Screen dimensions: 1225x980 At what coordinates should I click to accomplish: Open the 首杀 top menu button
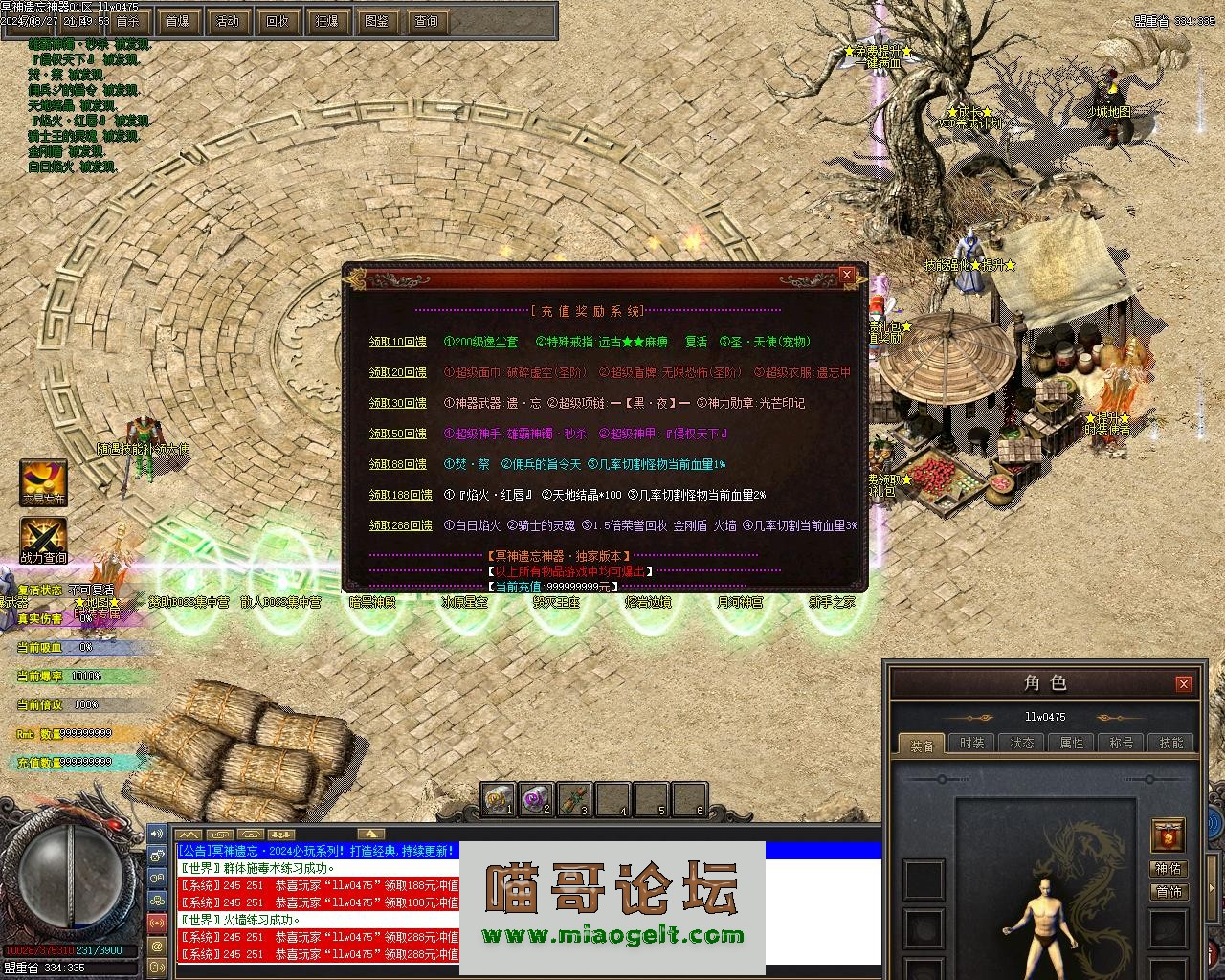point(126,21)
